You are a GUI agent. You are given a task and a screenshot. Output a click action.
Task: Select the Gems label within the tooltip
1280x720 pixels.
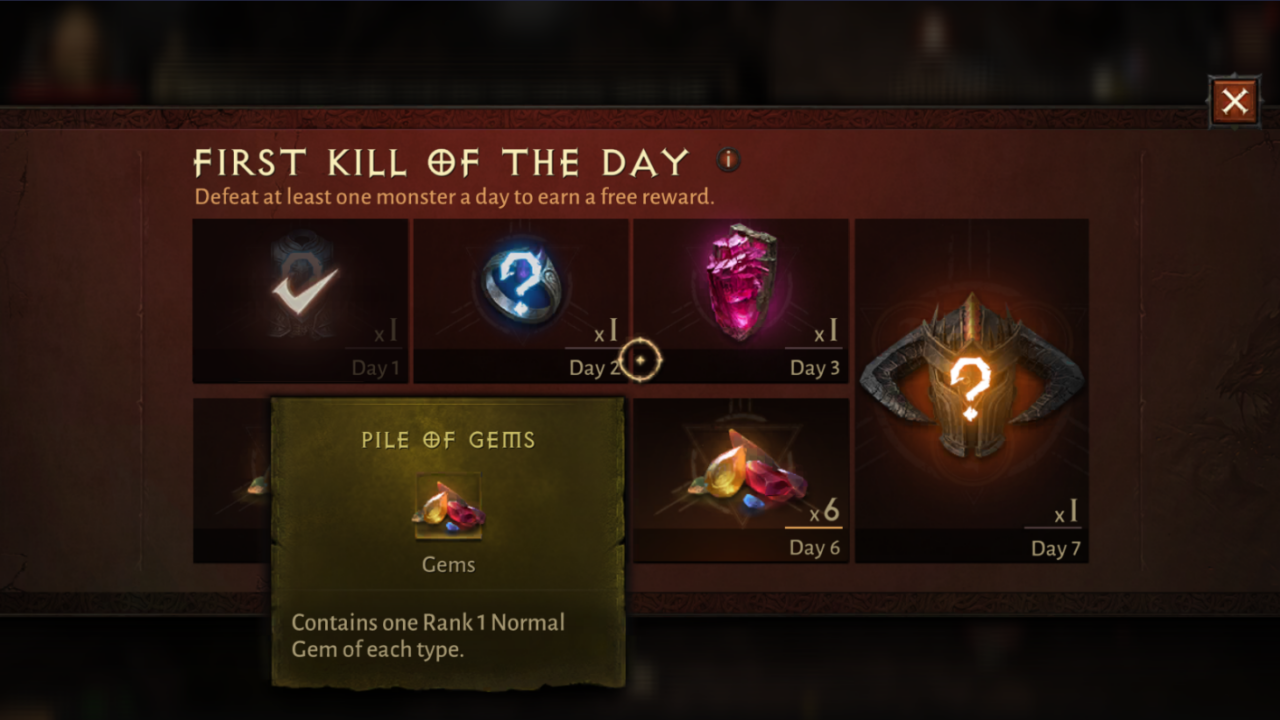click(448, 564)
